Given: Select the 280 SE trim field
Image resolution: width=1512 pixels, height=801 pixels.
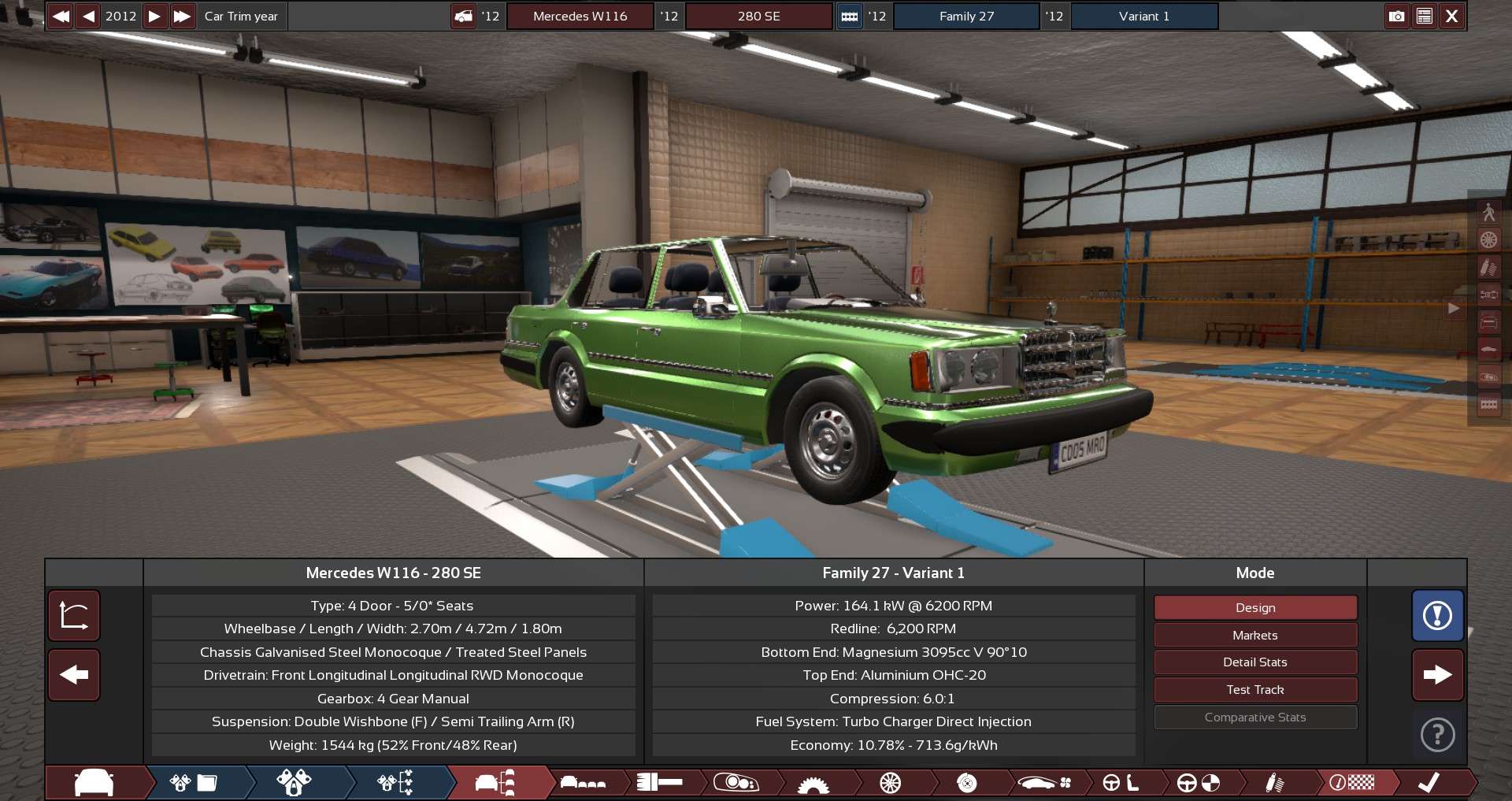Looking at the screenshot, I should point(758,16).
